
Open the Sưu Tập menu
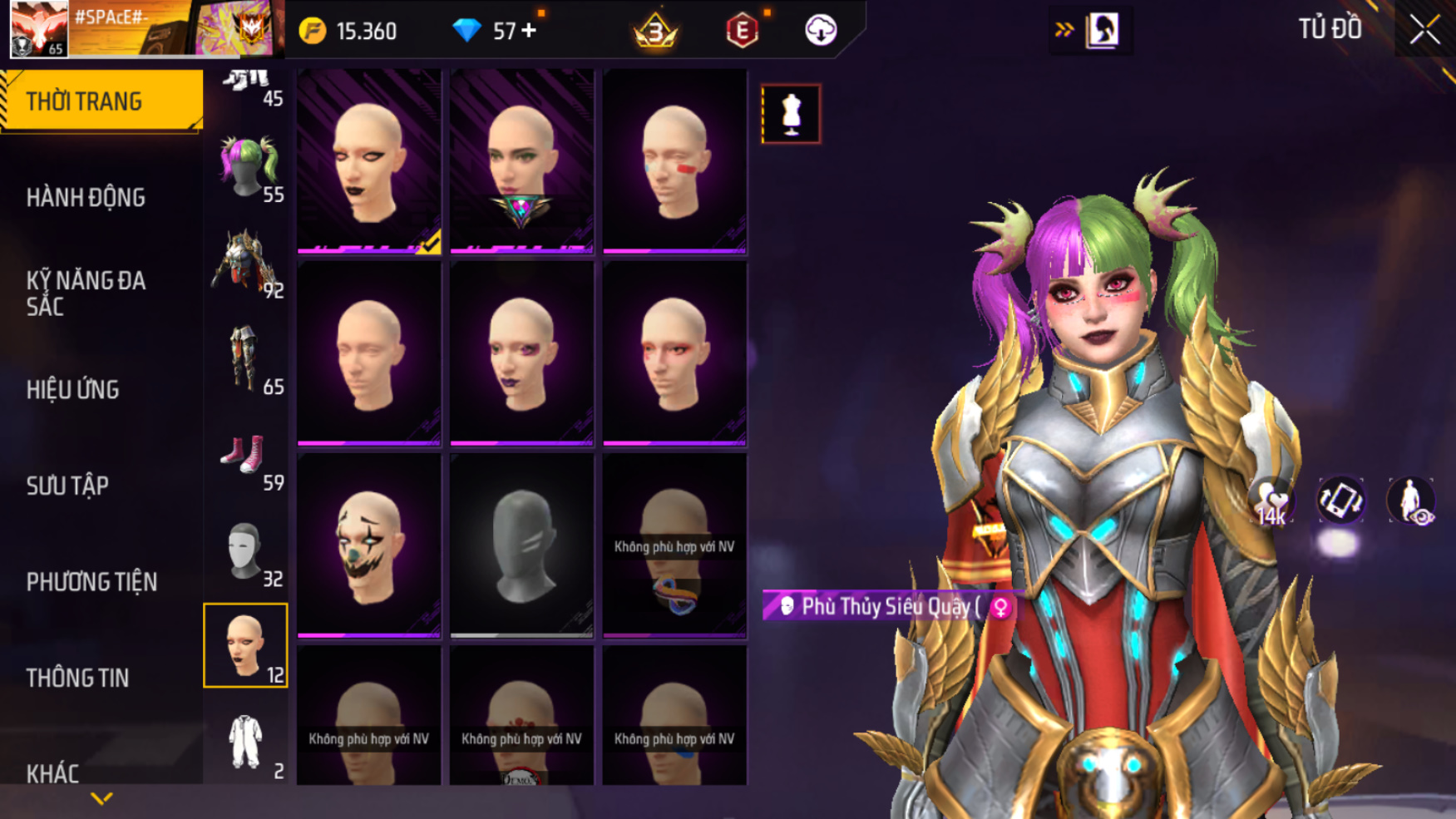click(67, 486)
